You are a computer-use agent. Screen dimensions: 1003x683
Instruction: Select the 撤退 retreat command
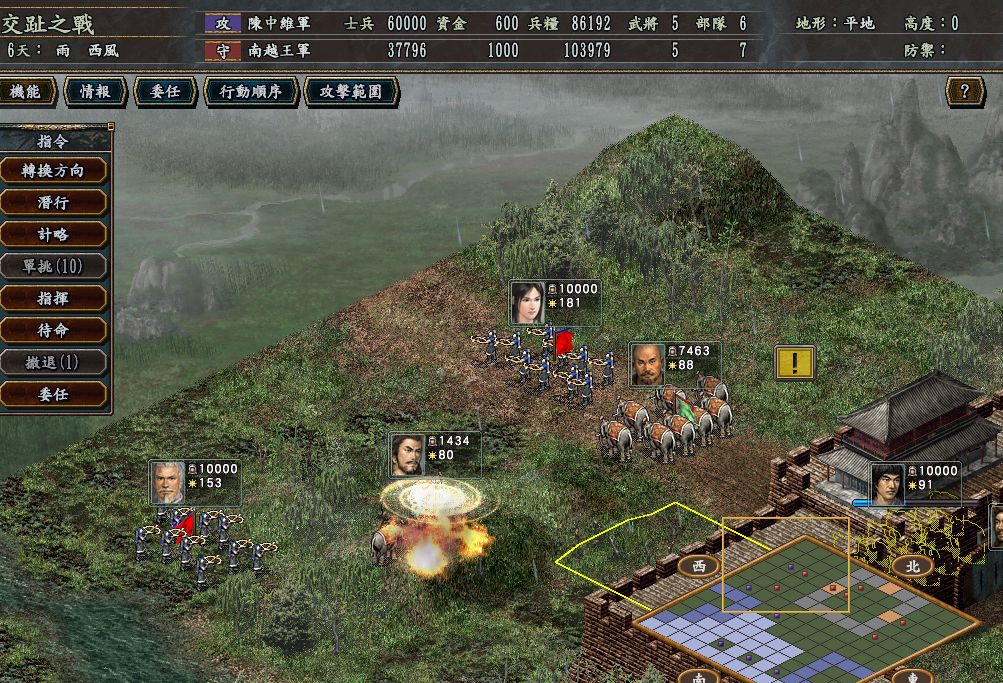coord(53,362)
